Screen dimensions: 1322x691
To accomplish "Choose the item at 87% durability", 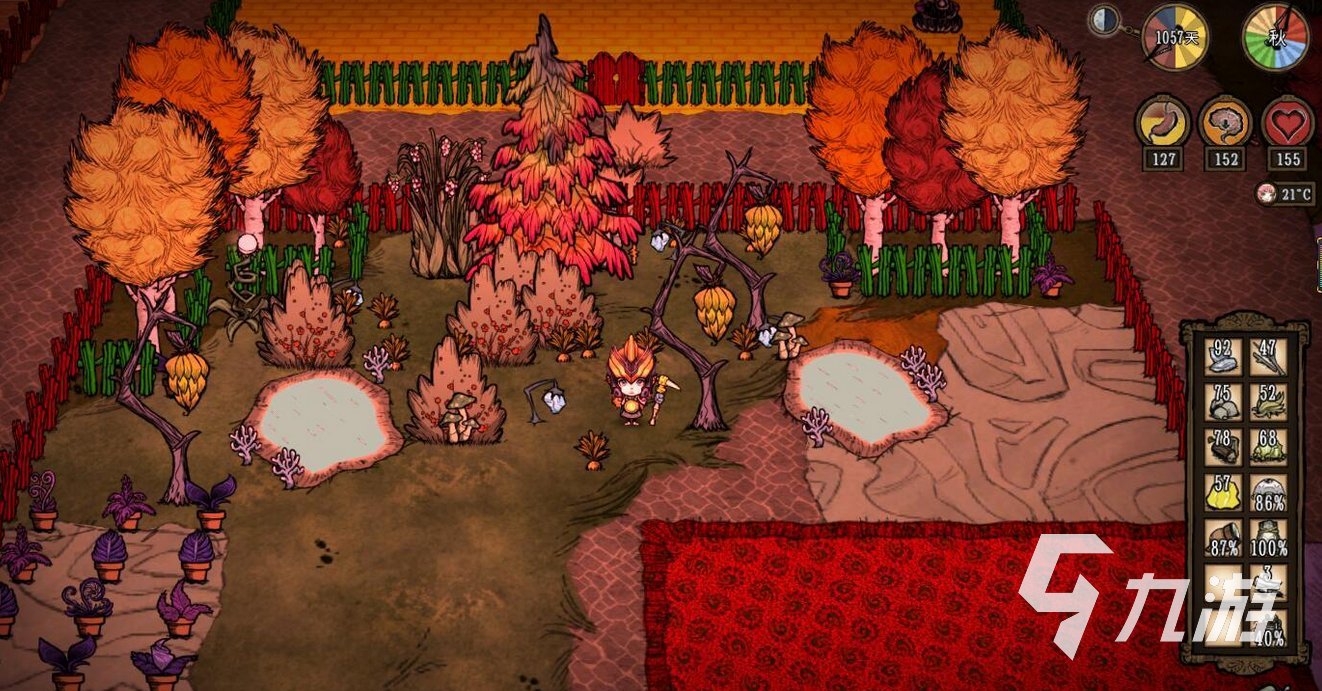I will pyautogui.click(x=1222, y=537).
